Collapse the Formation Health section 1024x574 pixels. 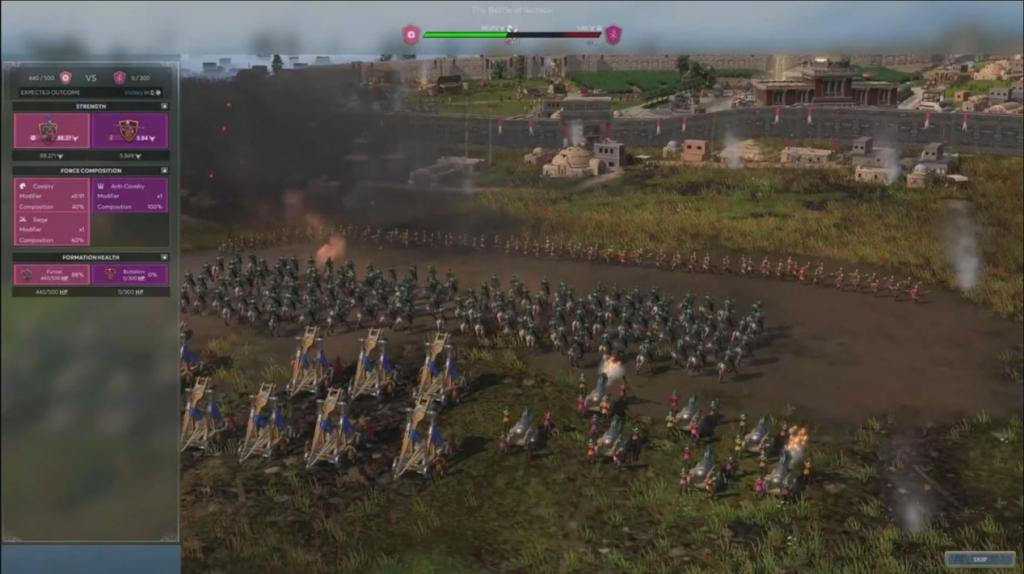pos(164,257)
